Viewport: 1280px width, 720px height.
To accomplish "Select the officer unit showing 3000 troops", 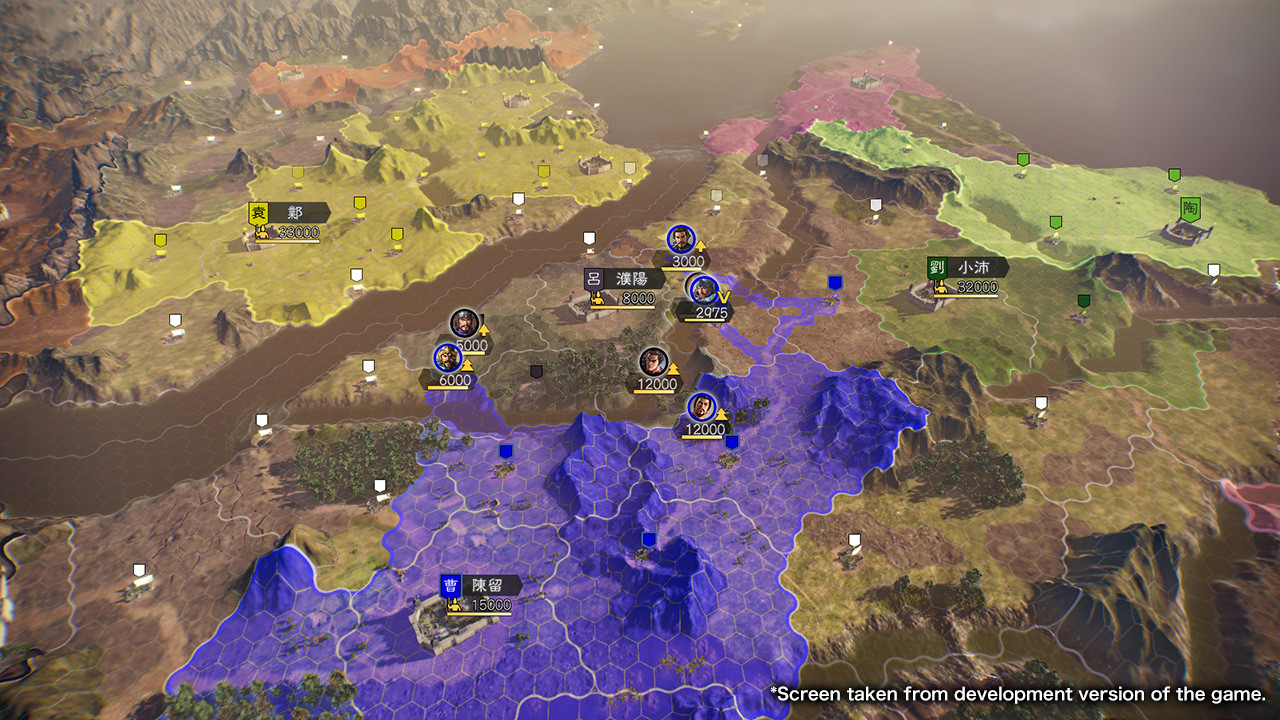I will (680, 237).
